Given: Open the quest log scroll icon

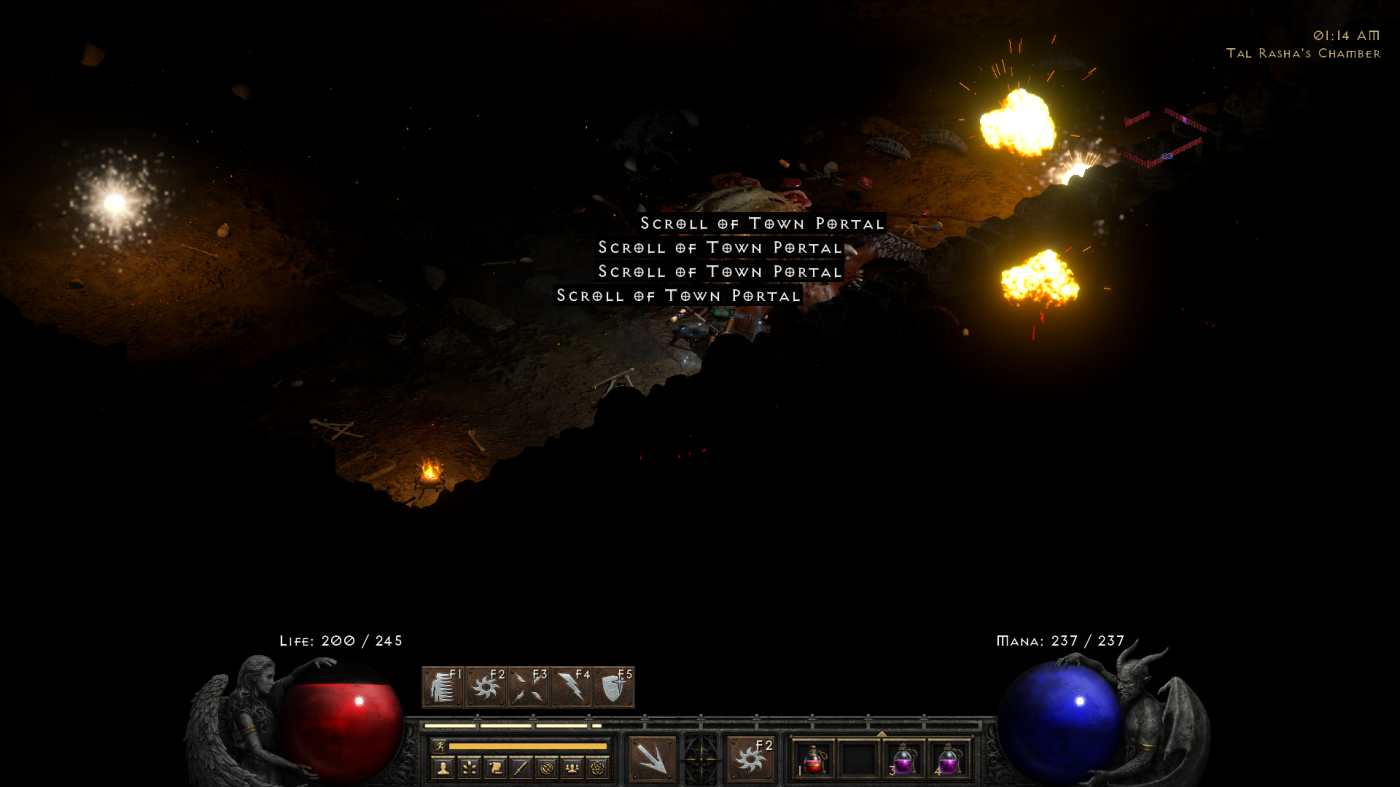Looking at the screenshot, I should [x=492, y=766].
